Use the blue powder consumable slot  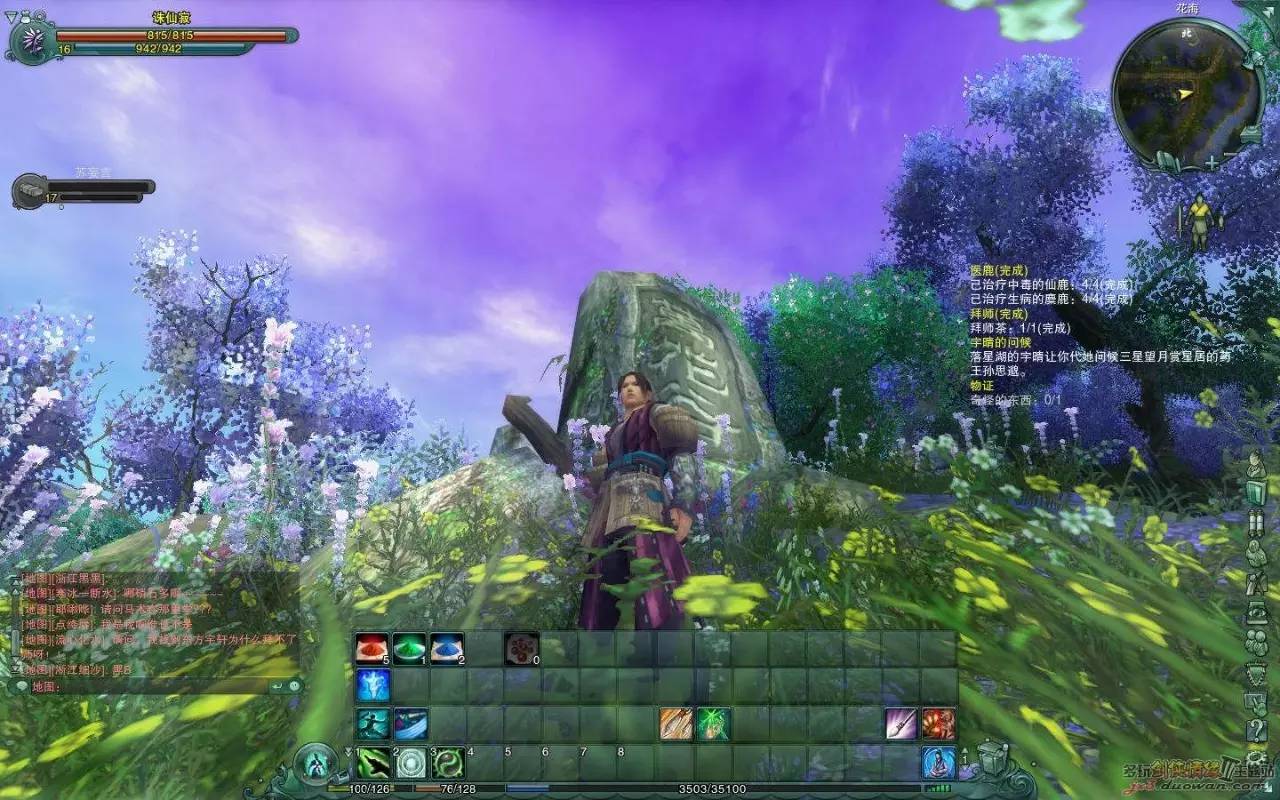(x=446, y=649)
